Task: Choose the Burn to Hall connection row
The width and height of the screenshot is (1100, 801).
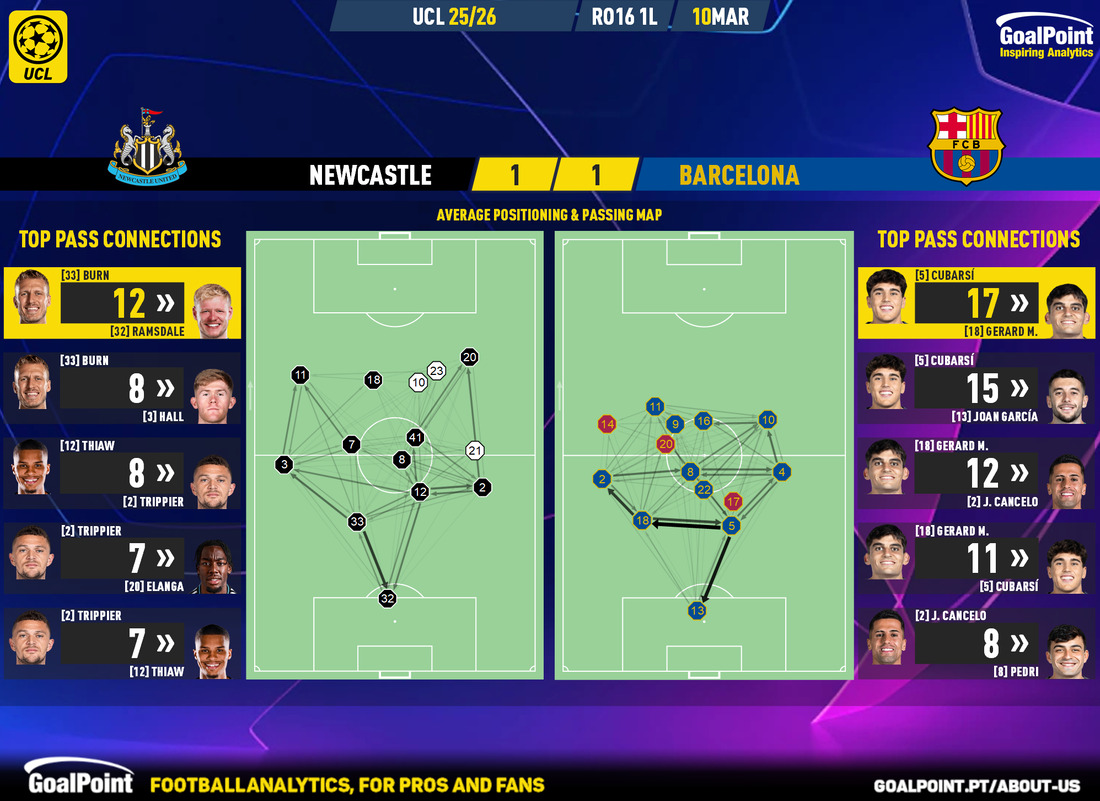Action: tap(122, 388)
